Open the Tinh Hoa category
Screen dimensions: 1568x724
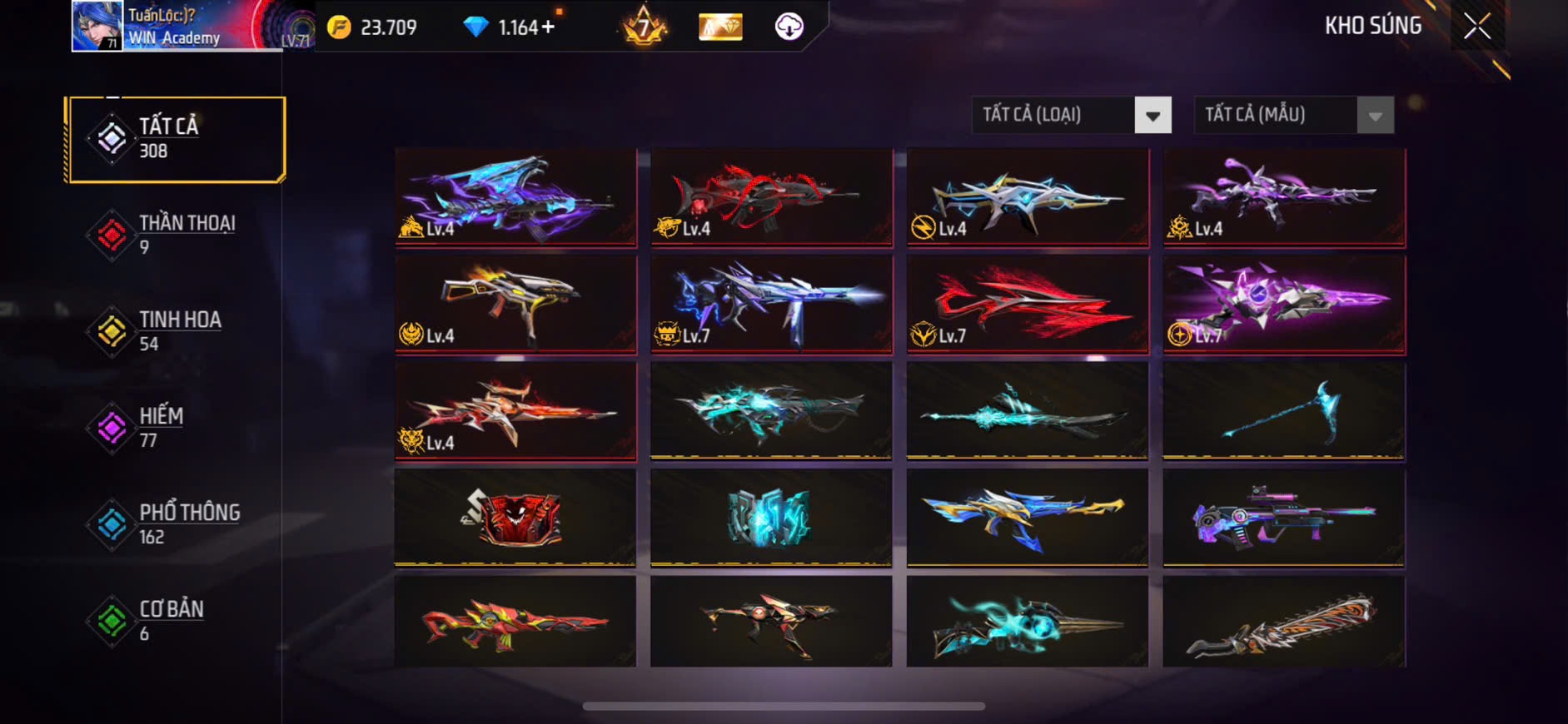(x=176, y=331)
